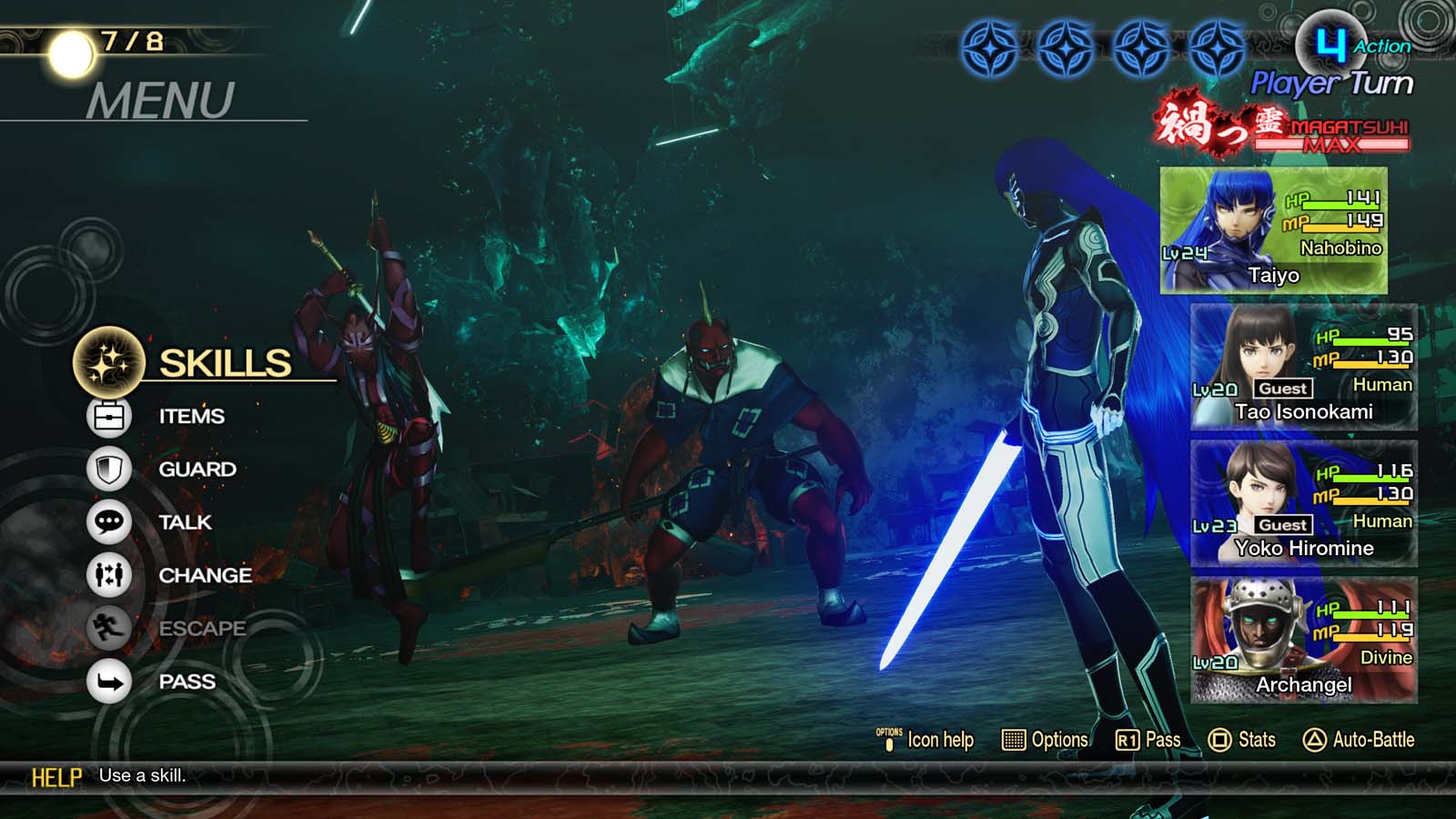Viewport: 1456px width, 819px height.
Task: Click the Options keypad icon
Action: click(1013, 740)
